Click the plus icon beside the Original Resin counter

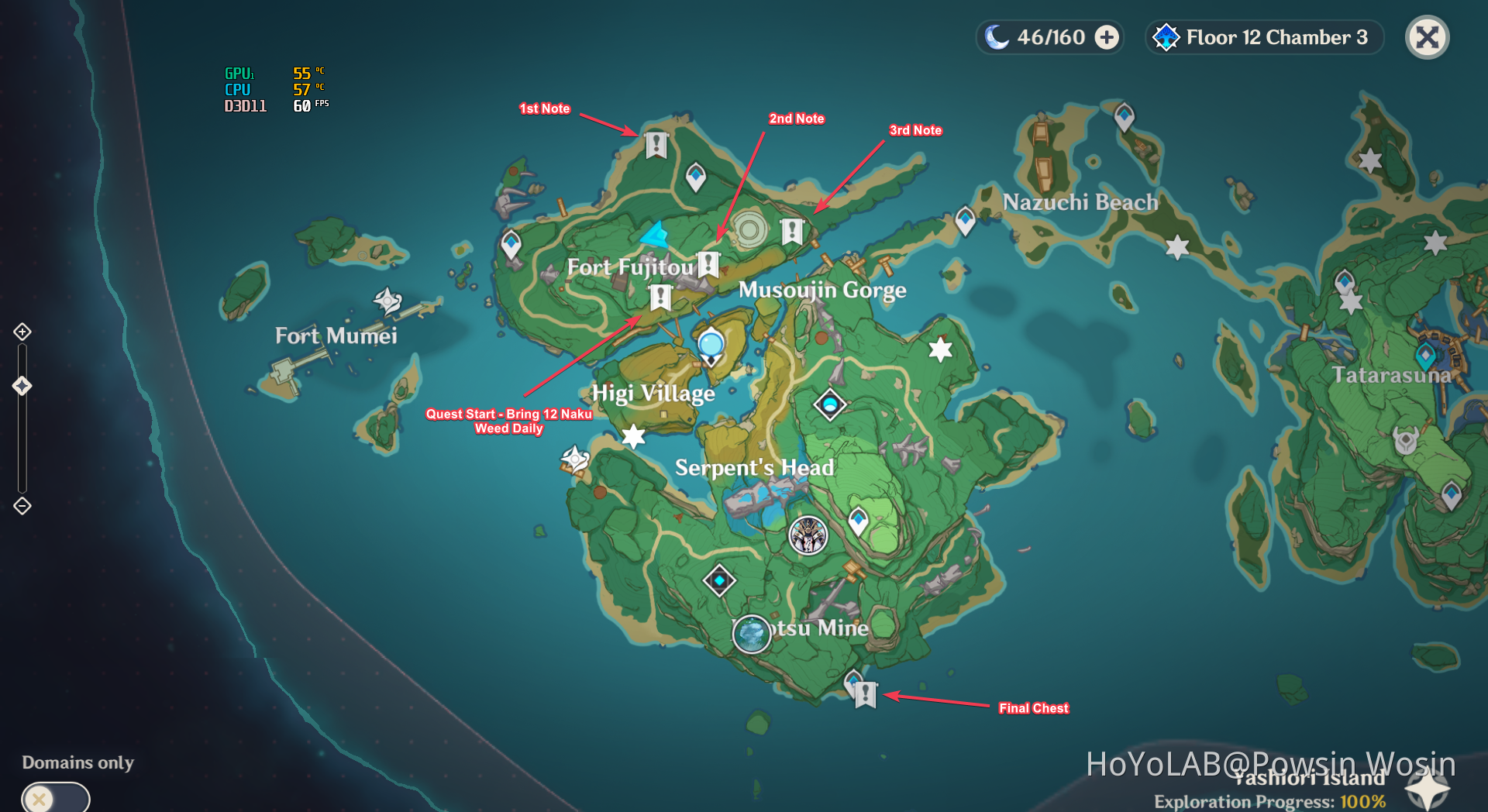point(1106,37)
